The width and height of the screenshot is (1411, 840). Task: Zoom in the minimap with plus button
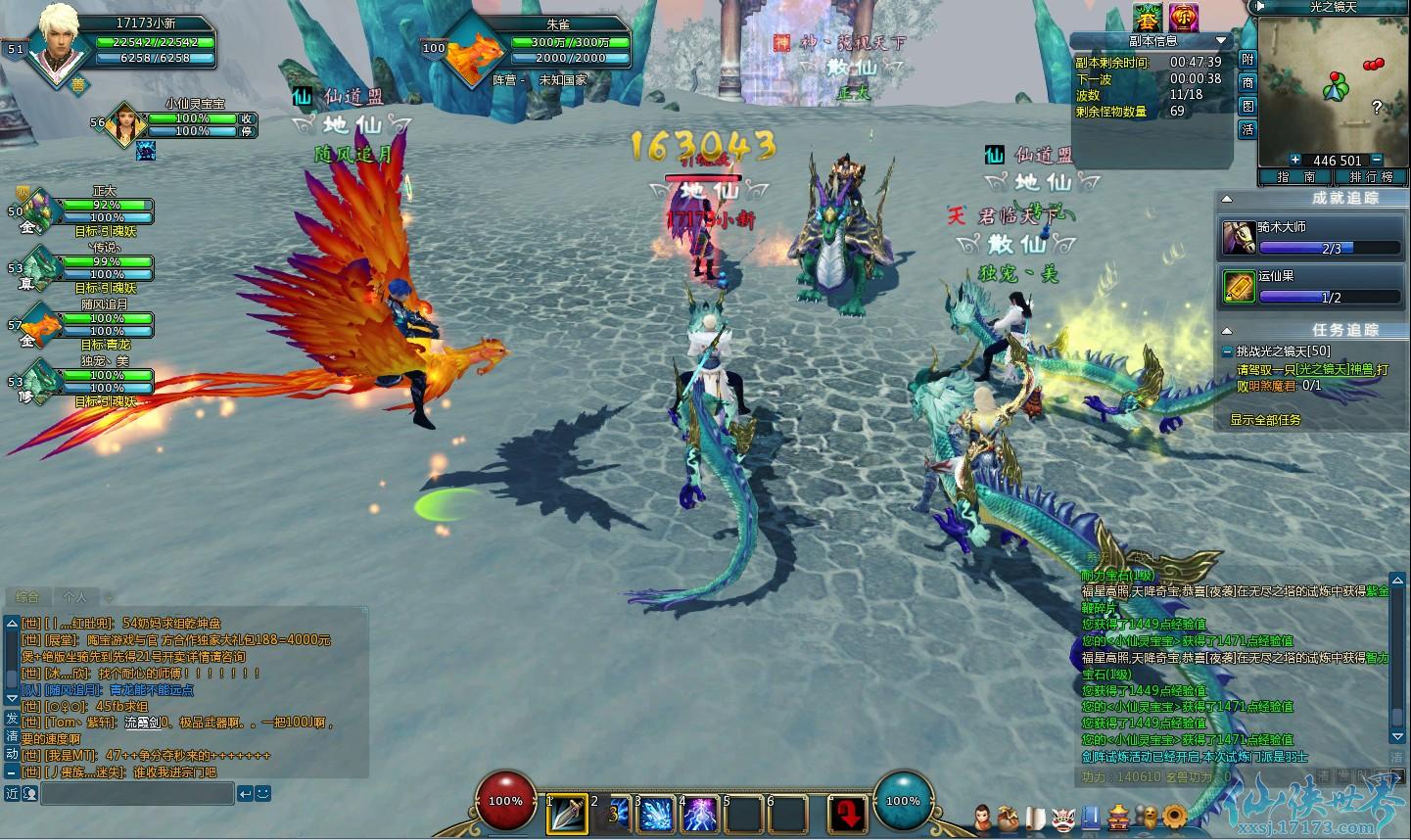pos(1294,160)
